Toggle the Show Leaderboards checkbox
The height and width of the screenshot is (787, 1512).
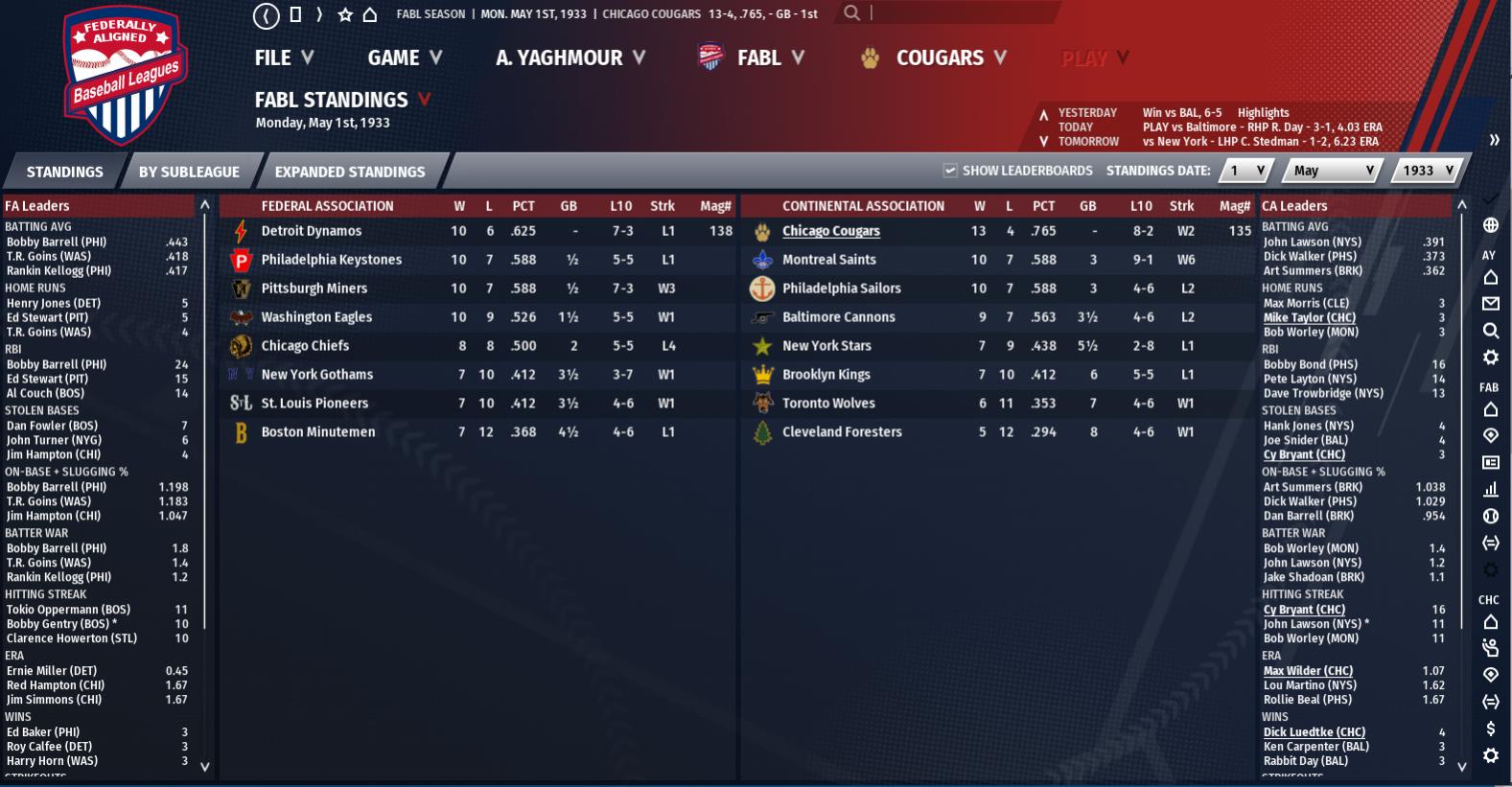point(950,171)
